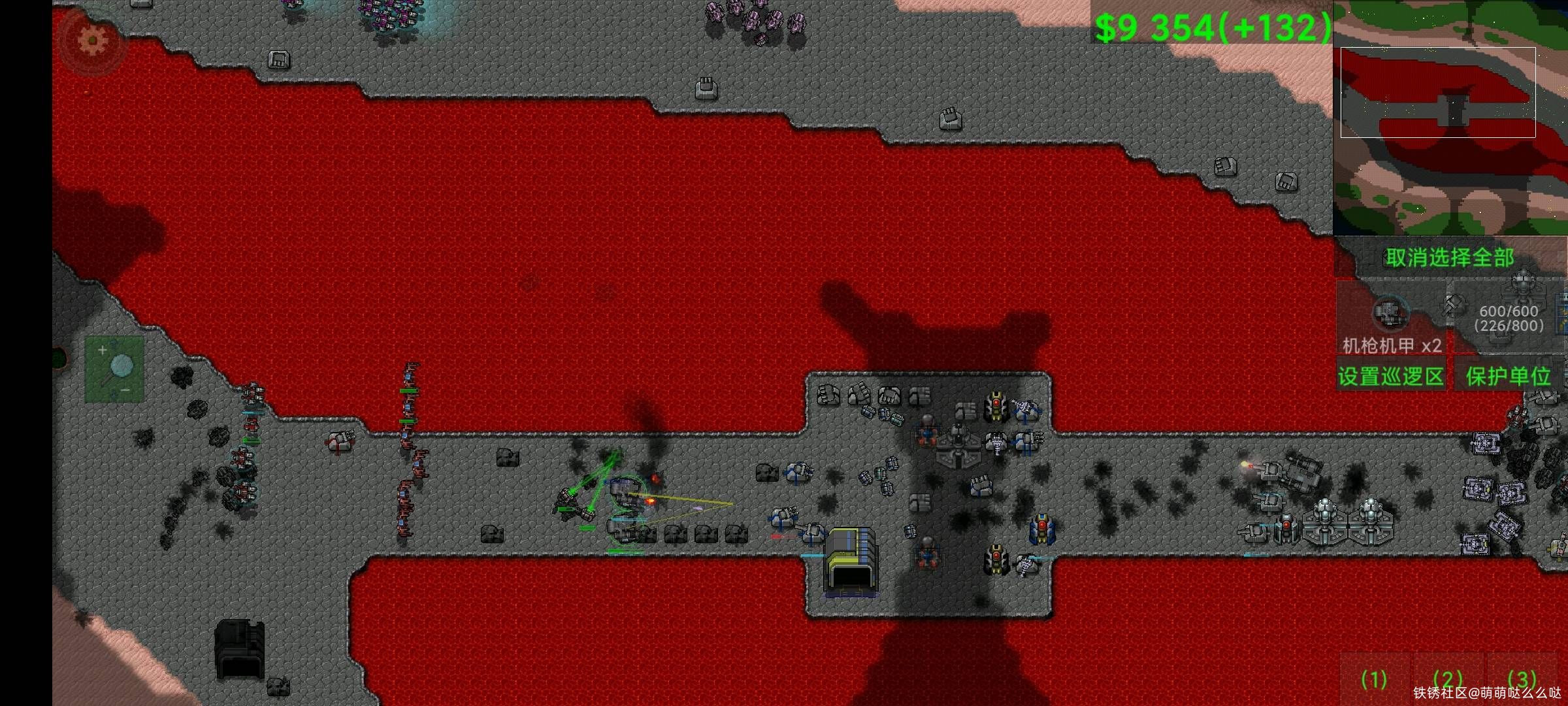Open the gear settings menu

[x=92, y=41]
